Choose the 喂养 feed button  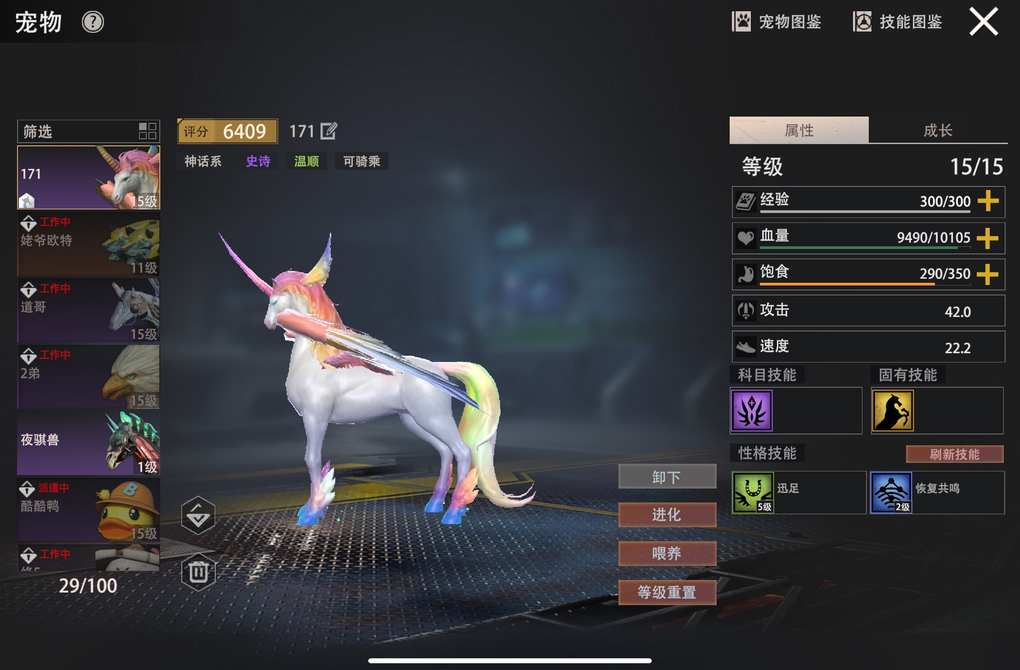[x=667, y=553]
